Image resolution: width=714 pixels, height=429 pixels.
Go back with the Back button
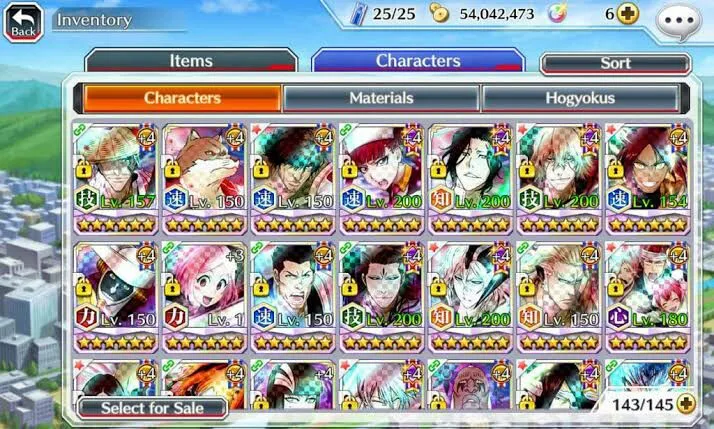[x=22, y=21]
